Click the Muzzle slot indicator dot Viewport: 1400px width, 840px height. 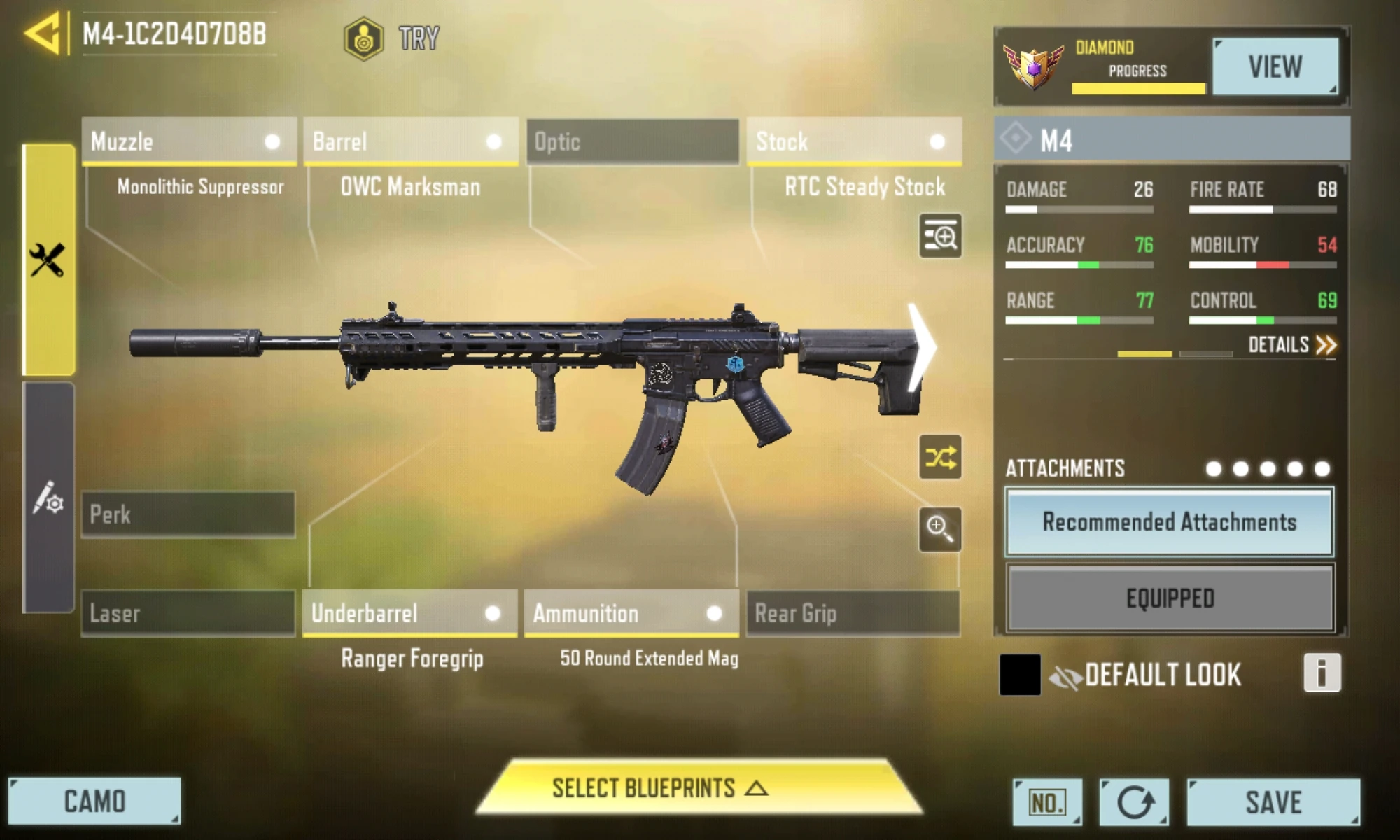coord(269,142)
